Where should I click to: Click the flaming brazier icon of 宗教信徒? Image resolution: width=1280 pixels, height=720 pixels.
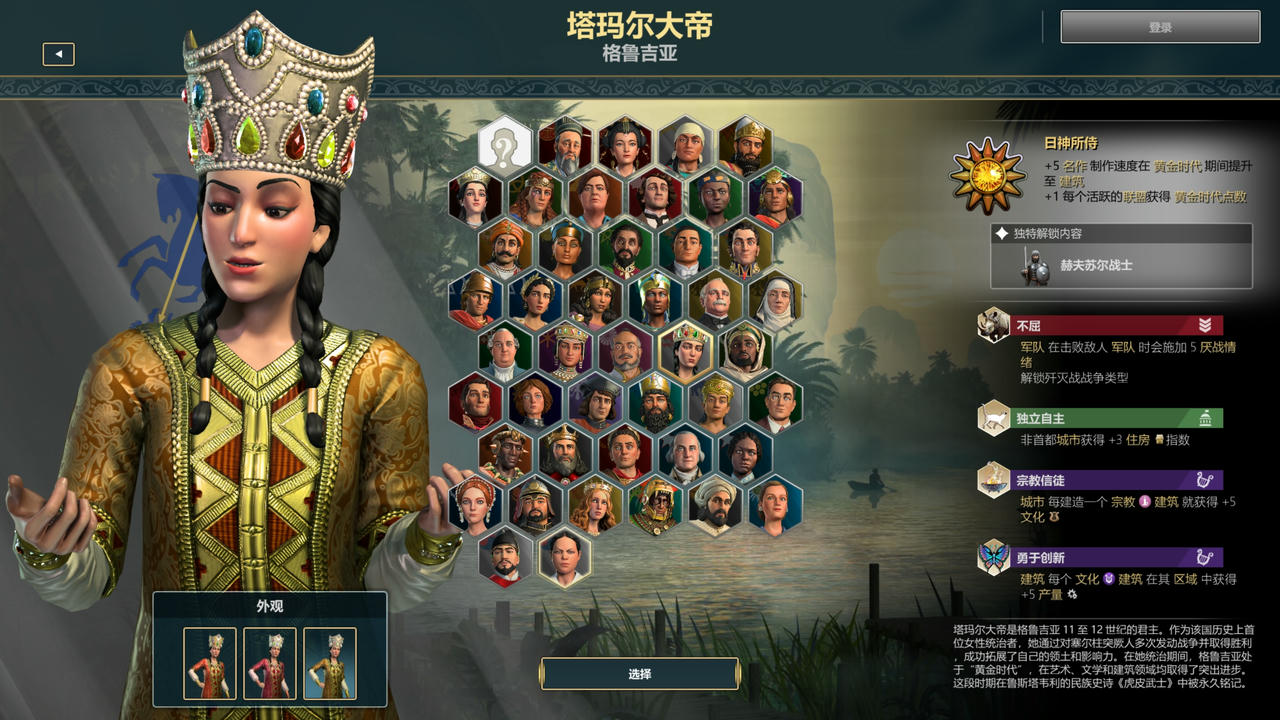tap(991, 479)
